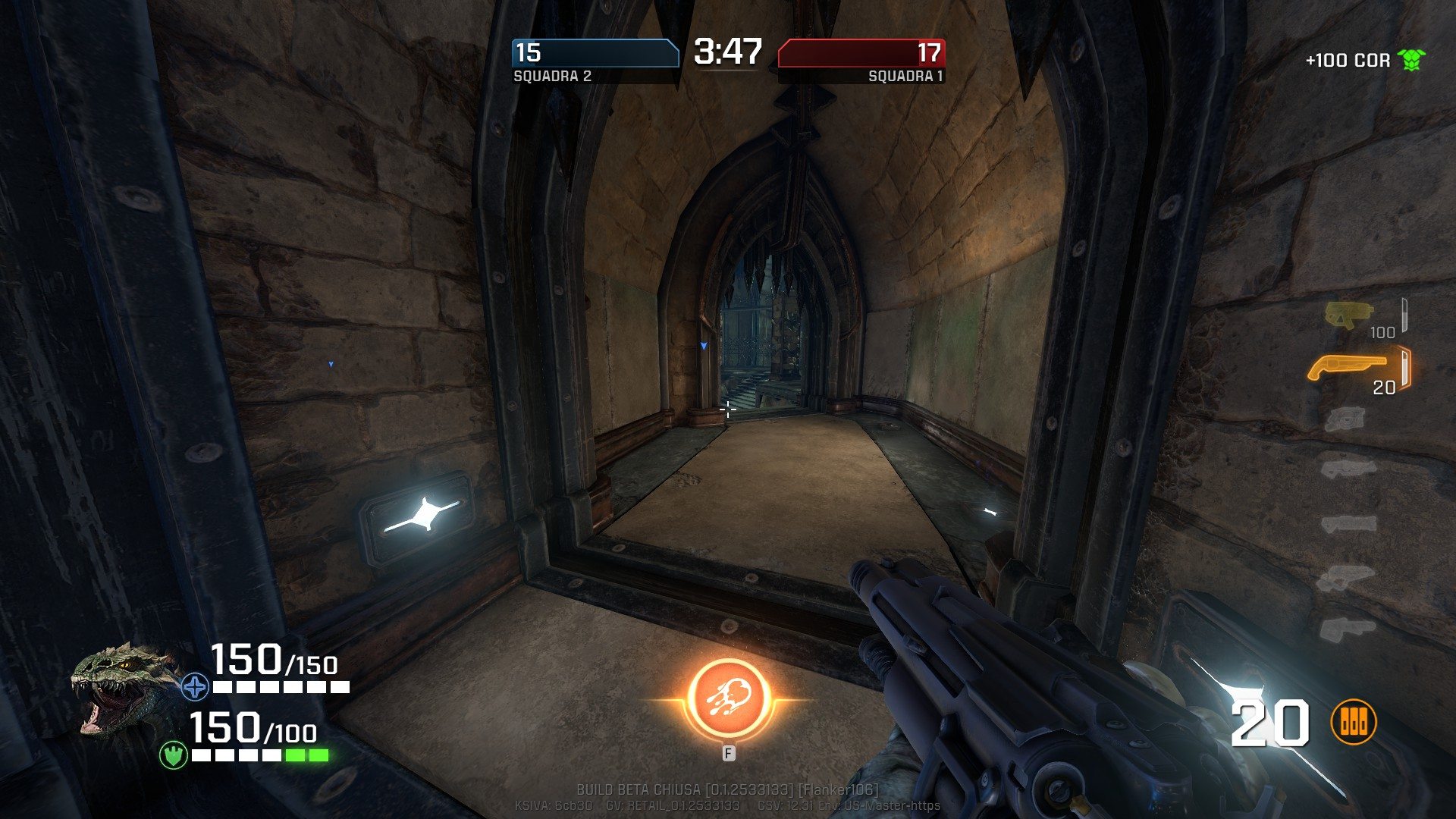Viewport: 1456px width, 819px height.
Task: Activate the orange Acid Spit ability icon
Action: click(x=728, y=700)
